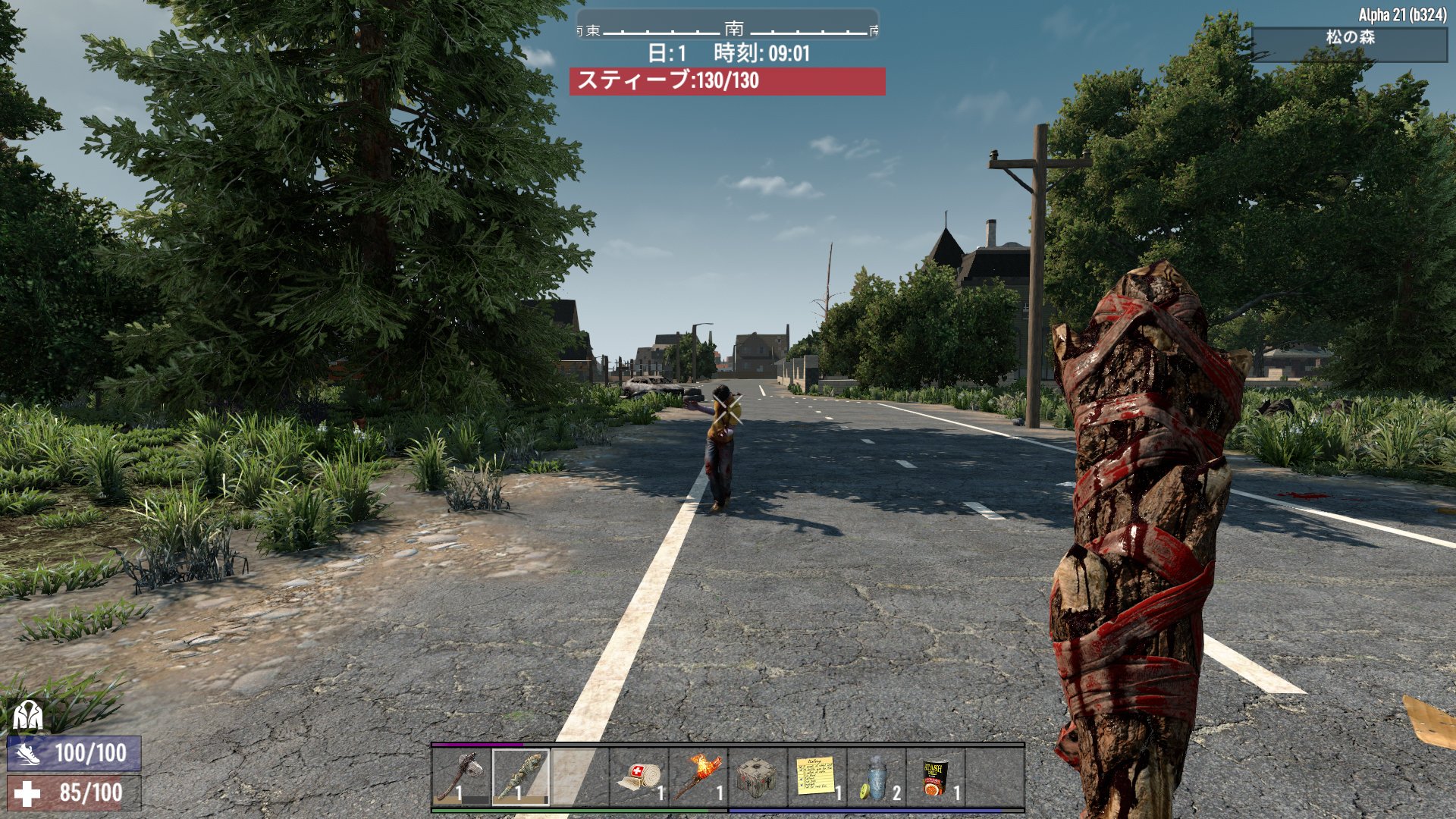Expand the 日:1 時刻 display

[x=729, y=53]
